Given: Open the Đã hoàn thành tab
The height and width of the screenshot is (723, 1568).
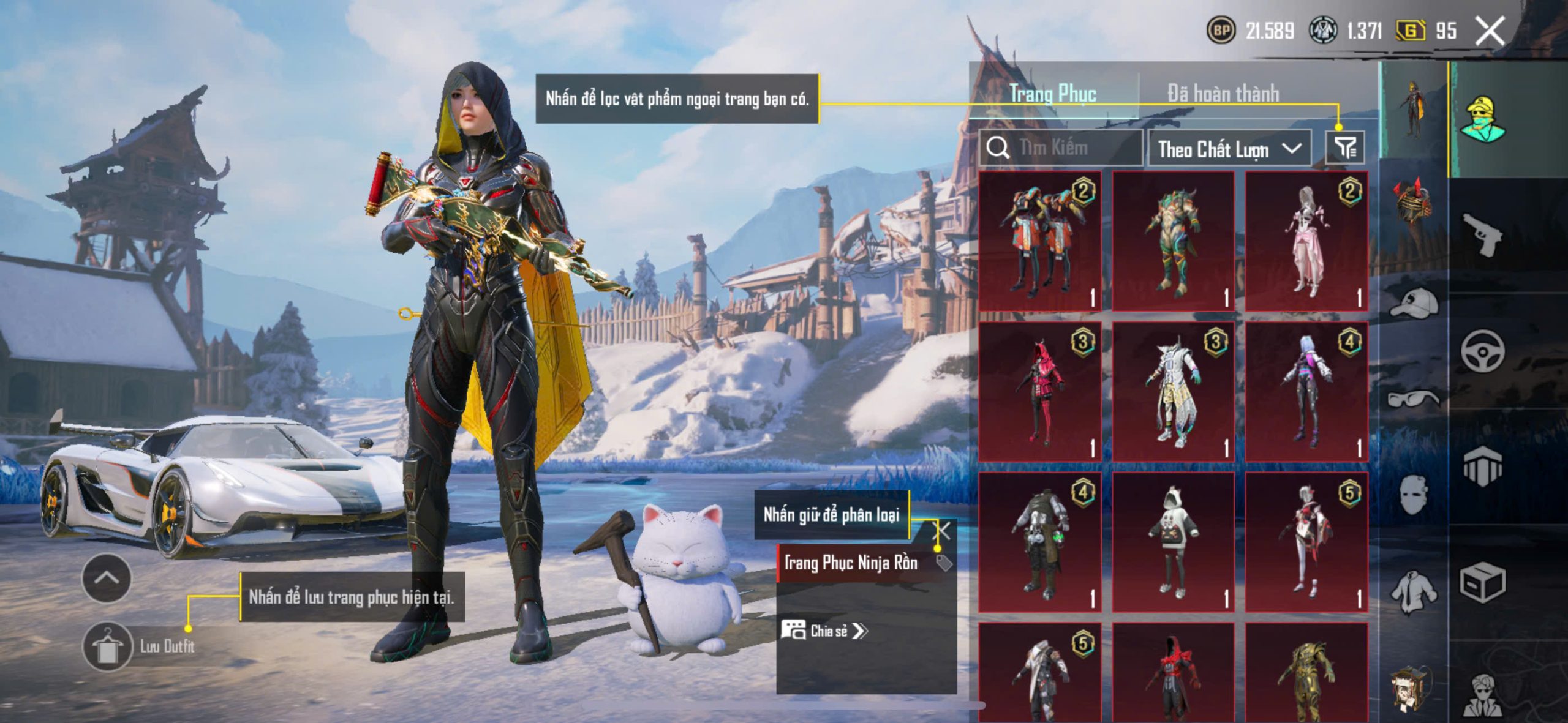Looking at the screenshot, I should coord(1223,94).
